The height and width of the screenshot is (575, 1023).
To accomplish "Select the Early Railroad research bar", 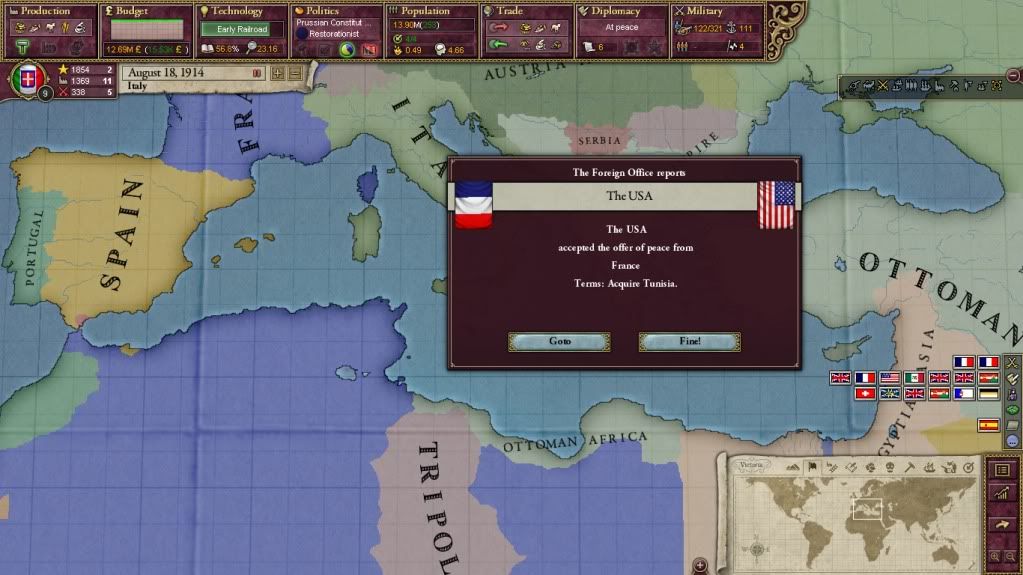I will (x=242, y=29).
